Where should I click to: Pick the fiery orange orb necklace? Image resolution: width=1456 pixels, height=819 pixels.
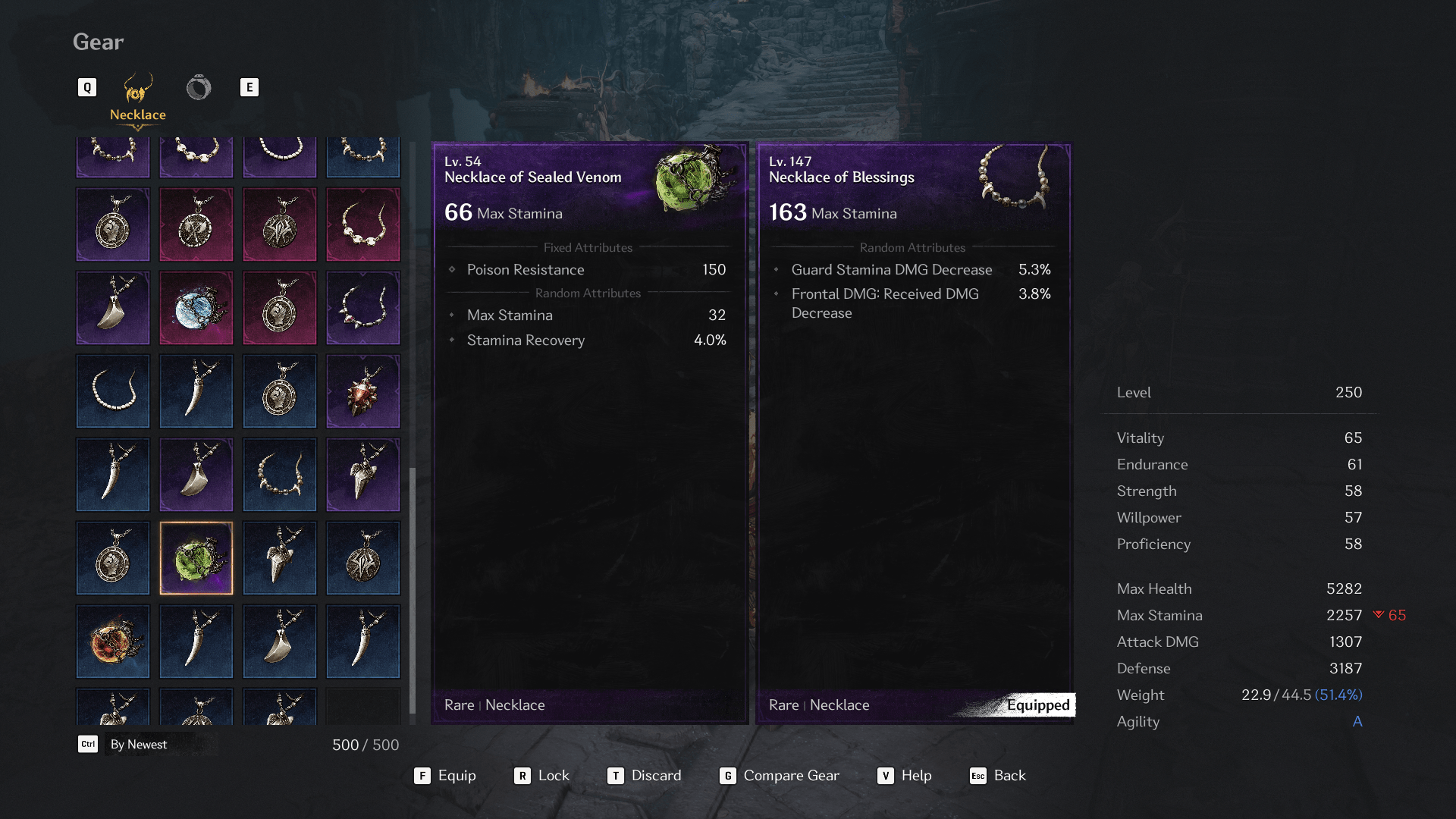pos(113,642)
